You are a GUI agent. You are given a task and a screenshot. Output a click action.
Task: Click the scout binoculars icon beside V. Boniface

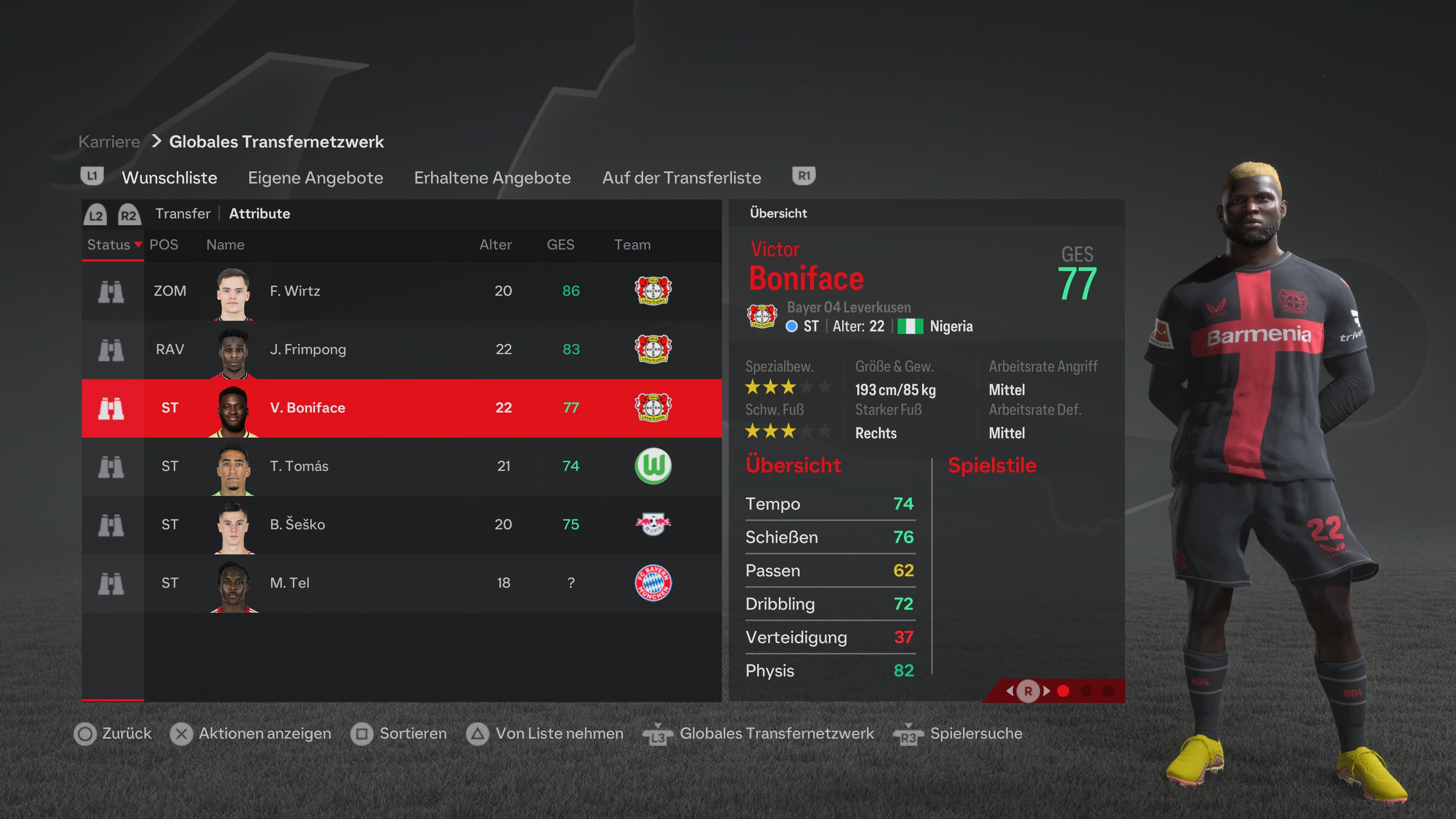pyautogui.click(x=112, y=408)
